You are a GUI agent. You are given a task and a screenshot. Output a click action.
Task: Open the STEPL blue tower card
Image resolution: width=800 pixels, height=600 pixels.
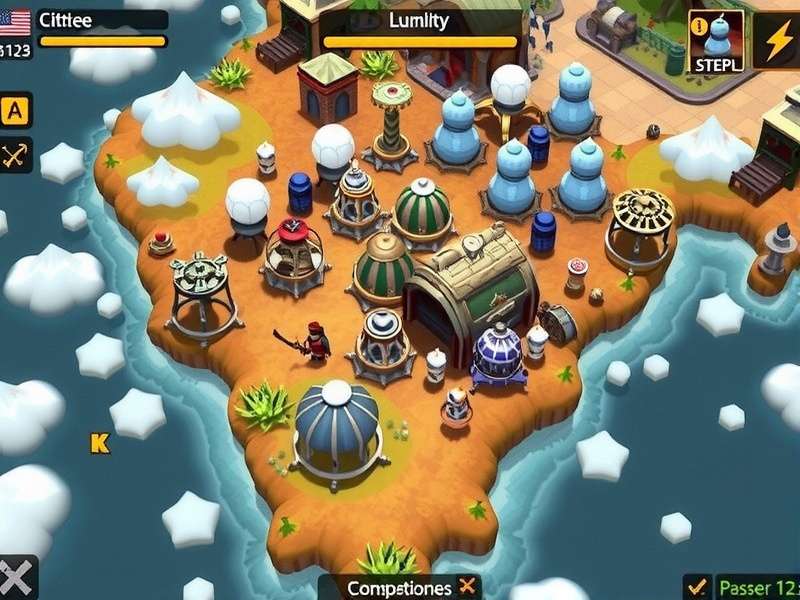click(x=716, y=41)
